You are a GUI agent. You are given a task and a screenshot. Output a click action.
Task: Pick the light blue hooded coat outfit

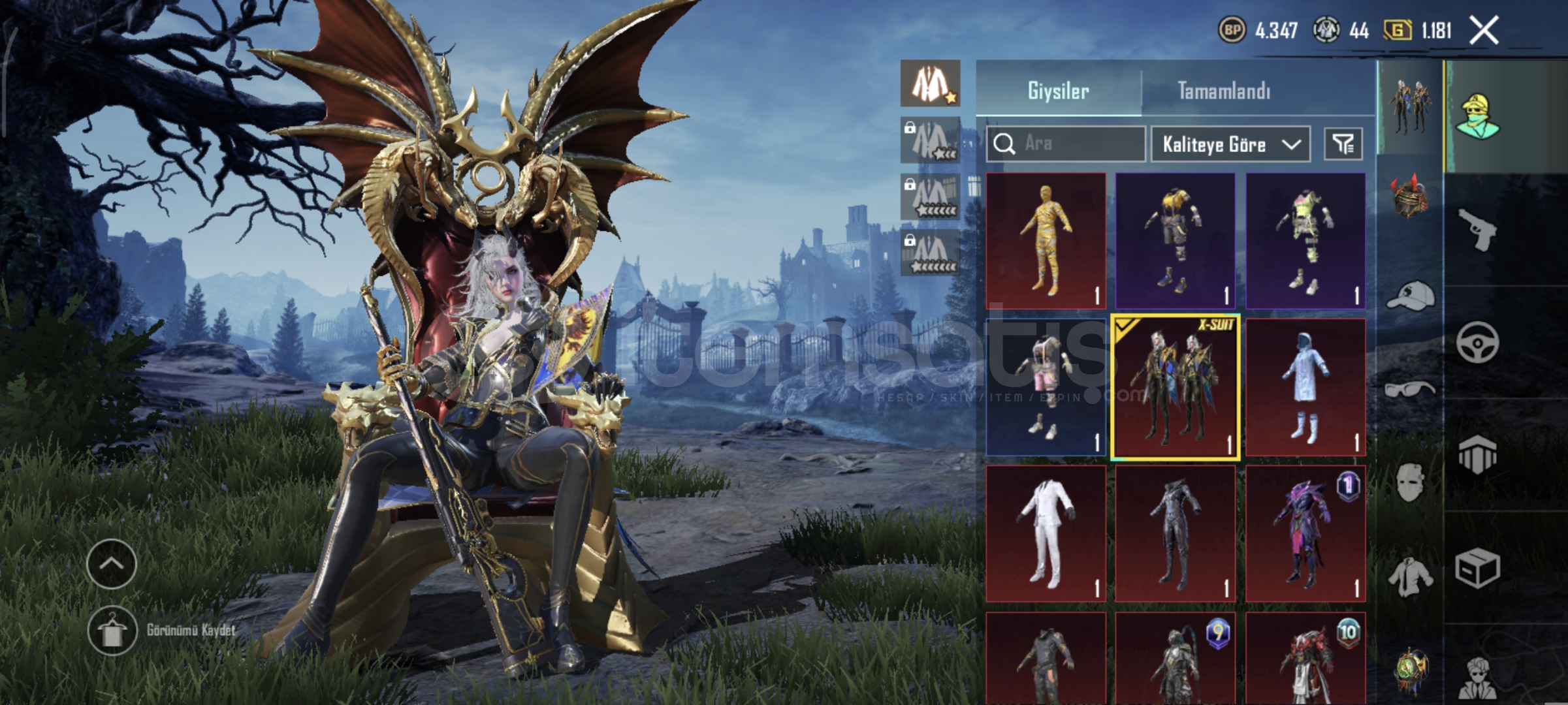click(x=1305, y=388)
